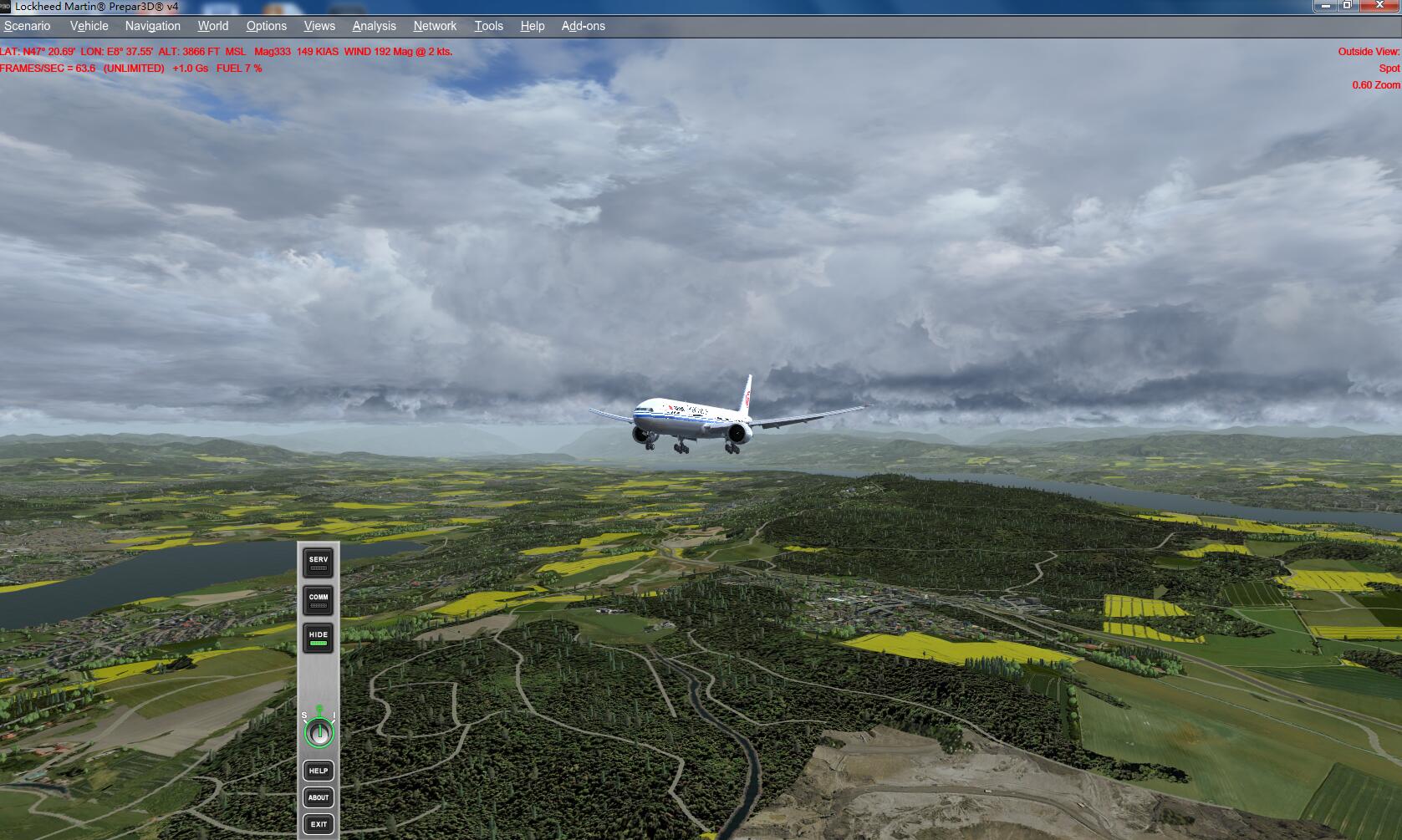
Task: Open the Help menu in the menu bar
Action: [x=532, y=26]
